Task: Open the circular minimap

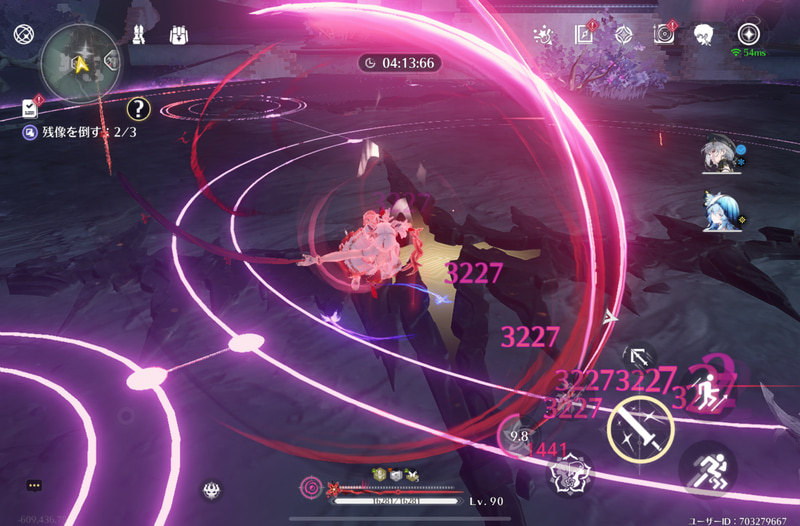Action: pyautogui.click(x=80, y=64)
